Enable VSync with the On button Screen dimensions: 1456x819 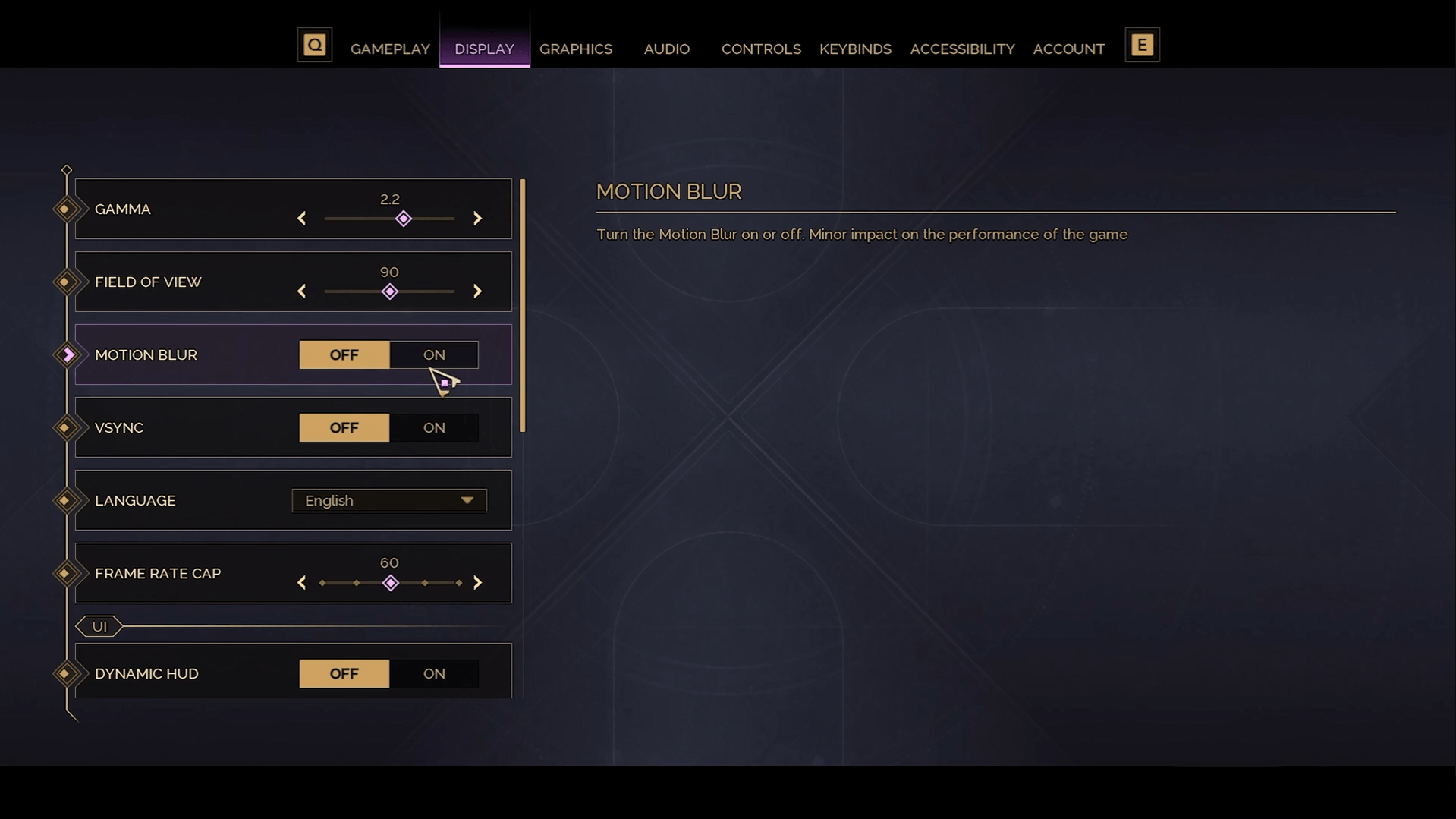tap(434, 427)
